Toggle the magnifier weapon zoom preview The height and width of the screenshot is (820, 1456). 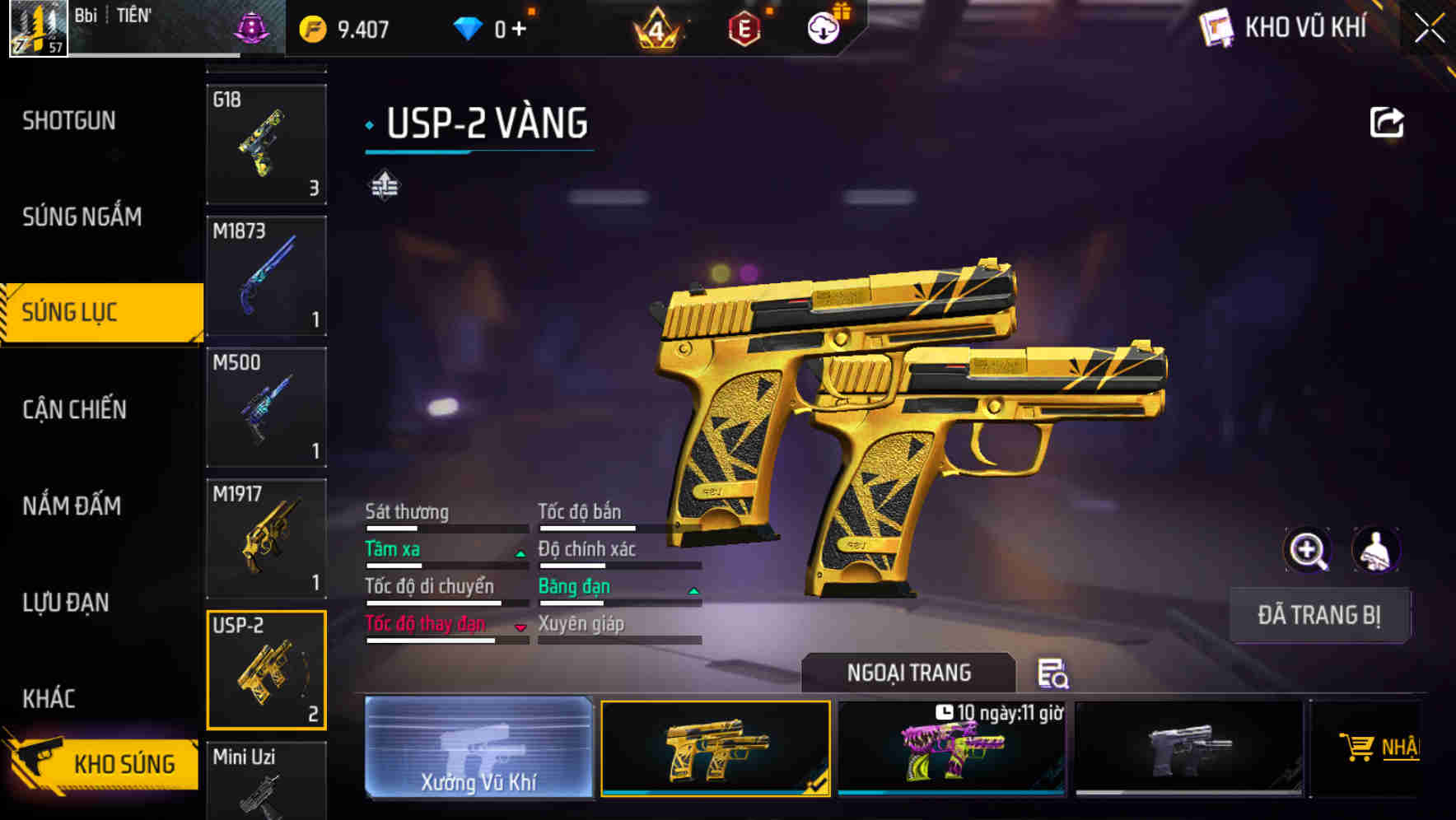[x=1308, y=550]
